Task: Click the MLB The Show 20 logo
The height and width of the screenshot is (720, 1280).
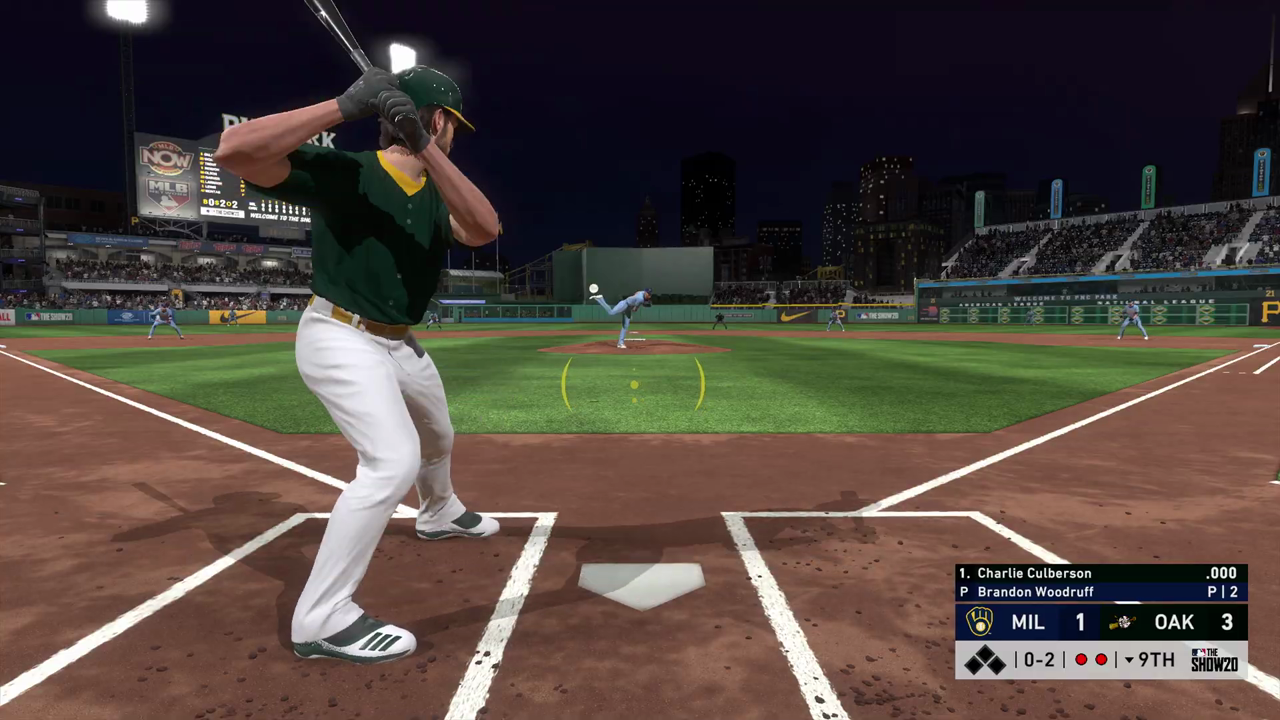Action: [x=1214, y=659]
